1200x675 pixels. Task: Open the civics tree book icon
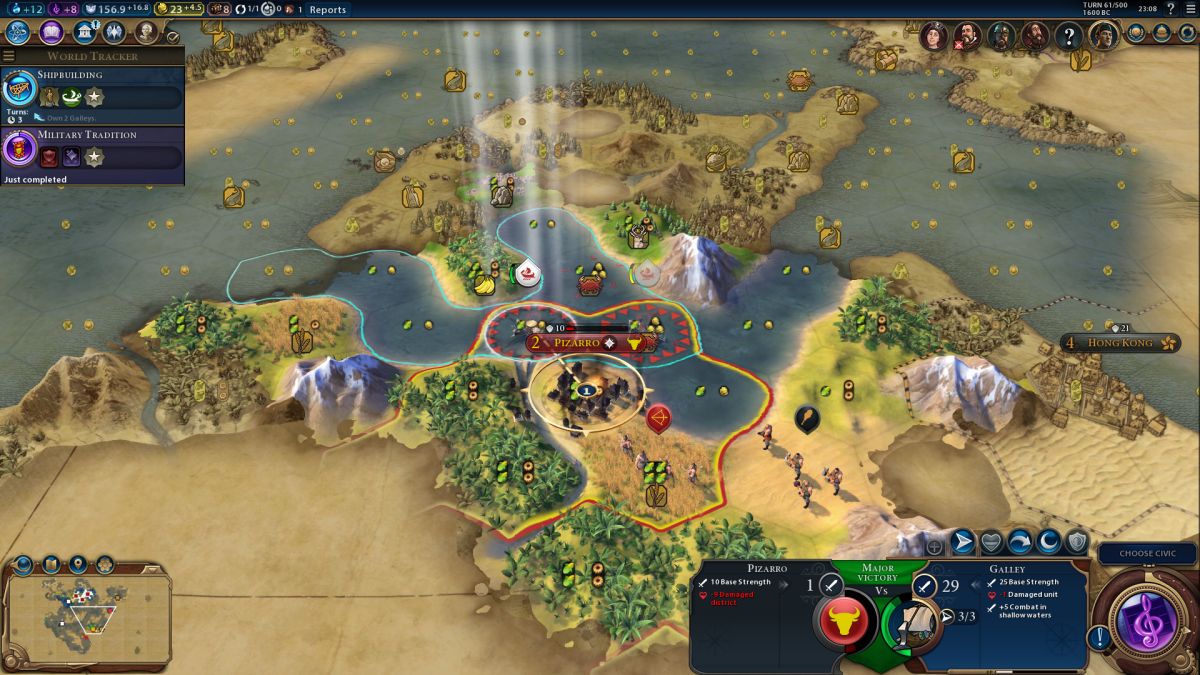click(51, 32)
